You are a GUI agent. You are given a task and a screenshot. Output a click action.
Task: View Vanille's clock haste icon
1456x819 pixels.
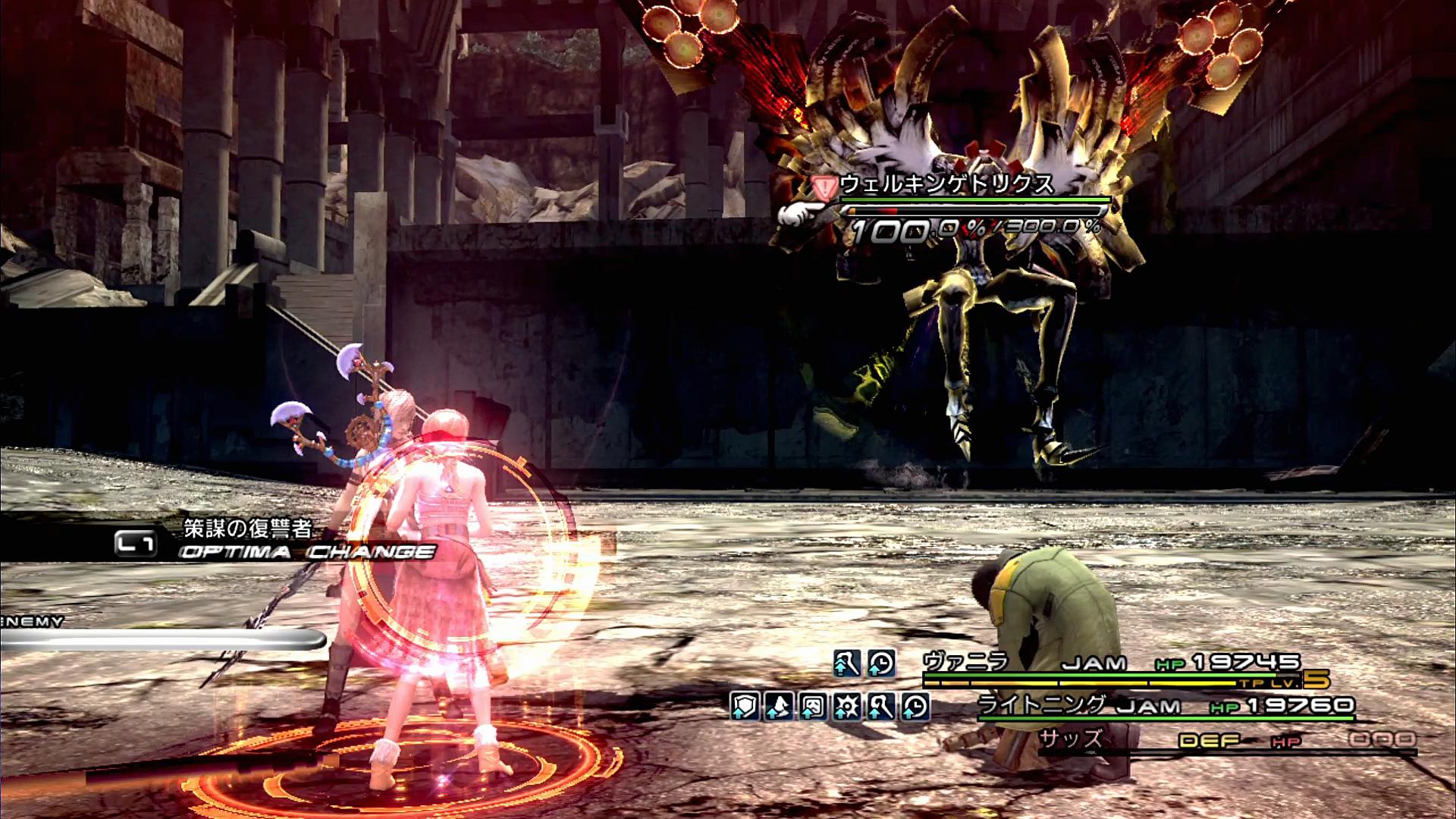(x=881, y=664)
